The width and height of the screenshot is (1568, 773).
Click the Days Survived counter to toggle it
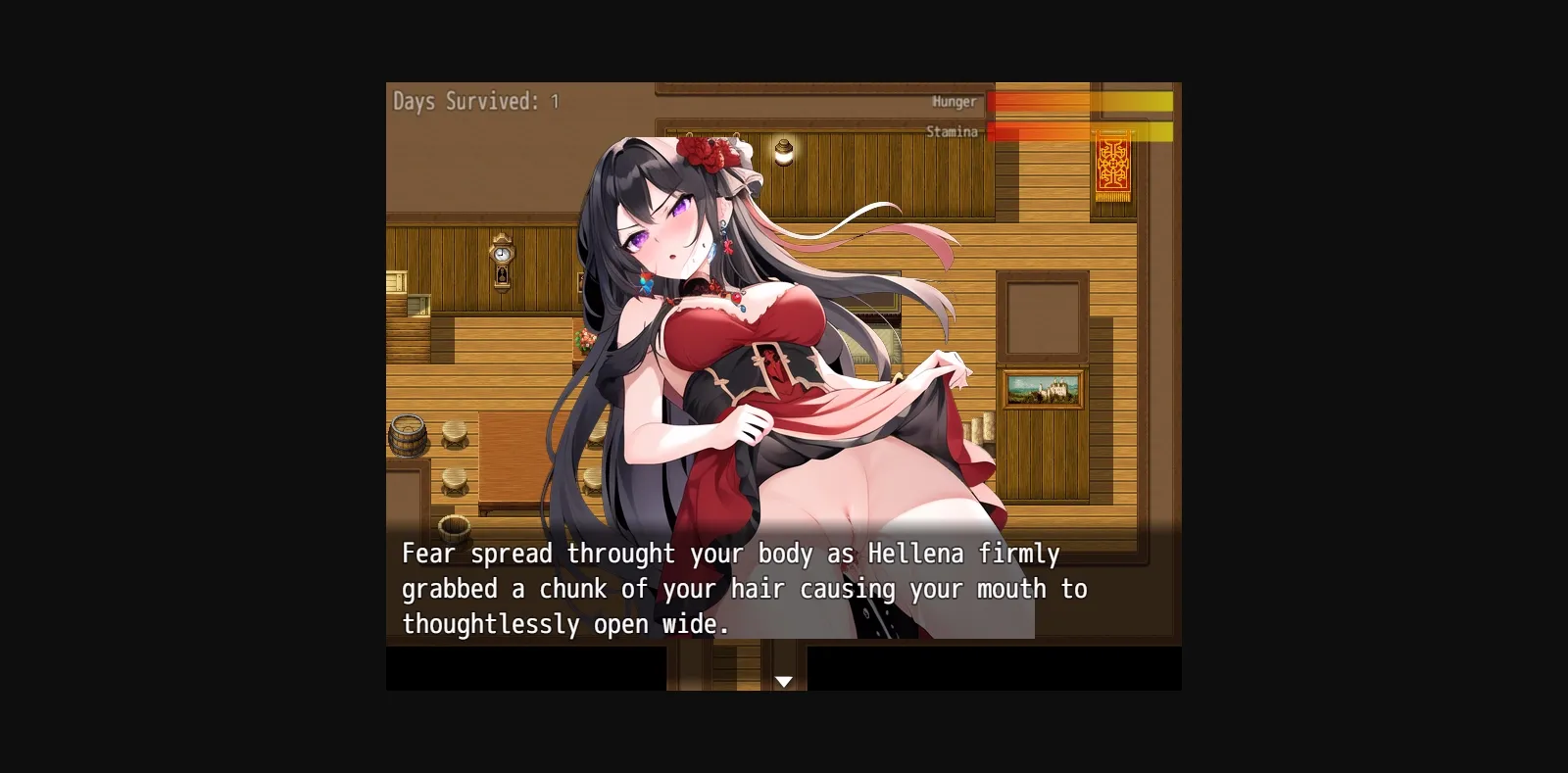tap(470, 101)
